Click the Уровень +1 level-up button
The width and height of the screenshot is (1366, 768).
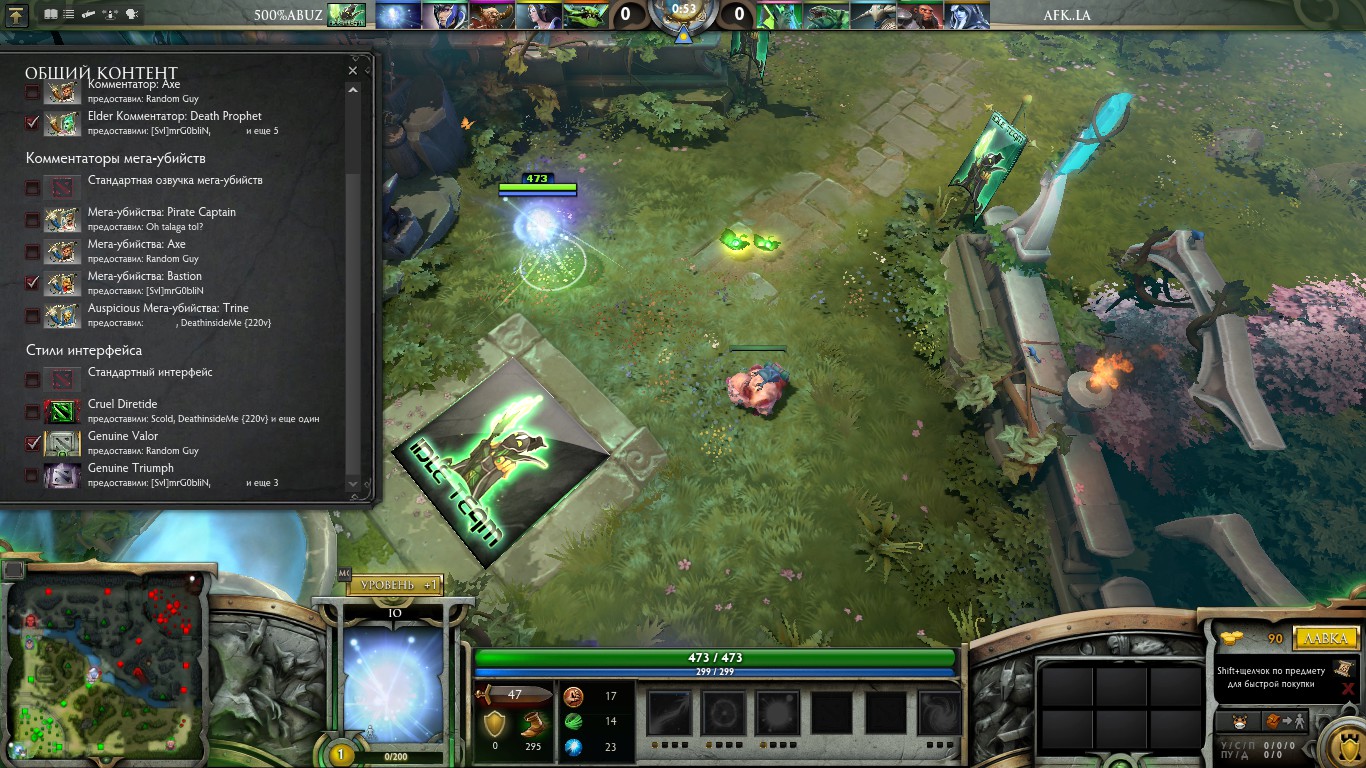pos(394,585)
